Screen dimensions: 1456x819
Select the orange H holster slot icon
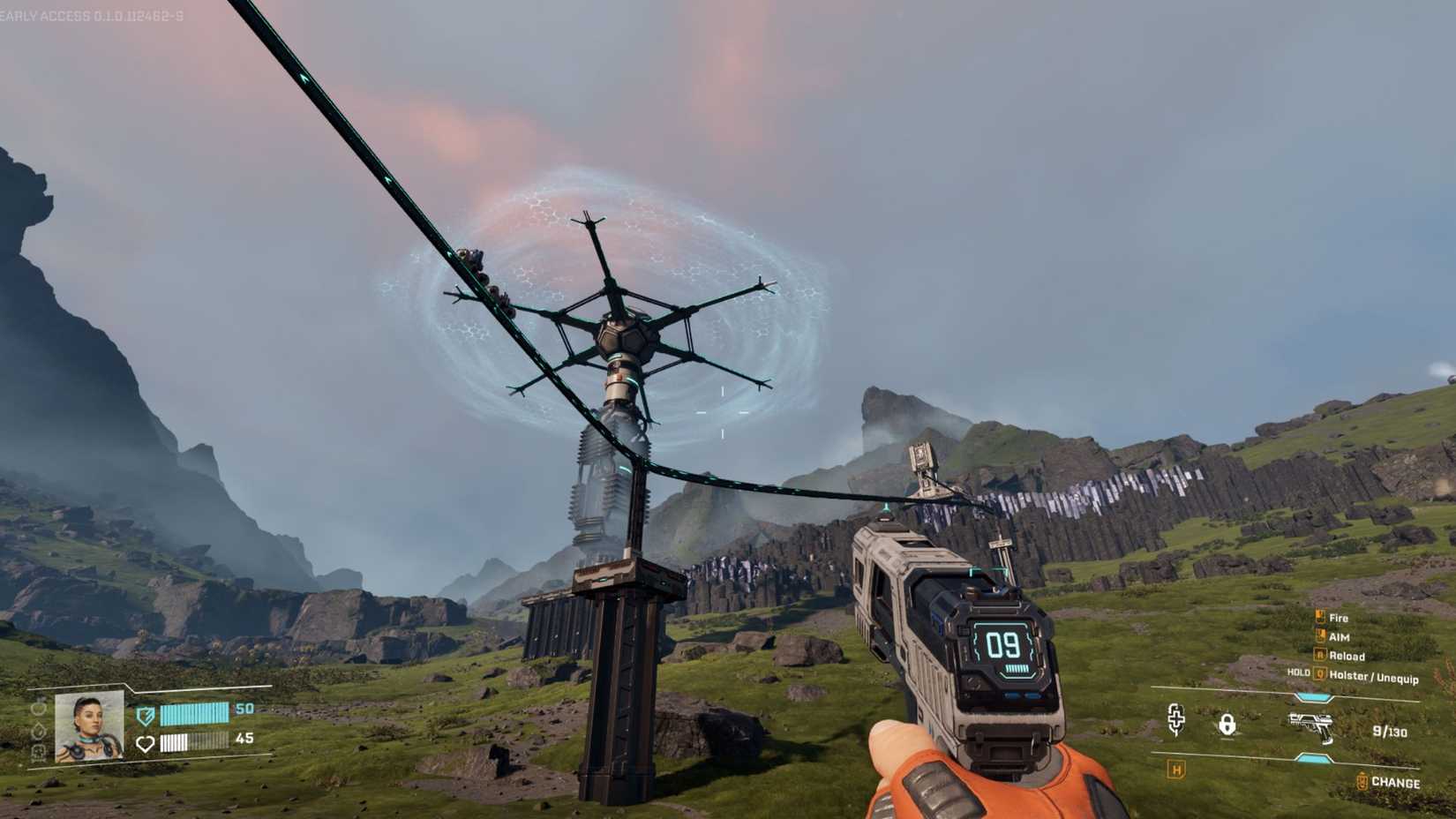point(1175,769)
